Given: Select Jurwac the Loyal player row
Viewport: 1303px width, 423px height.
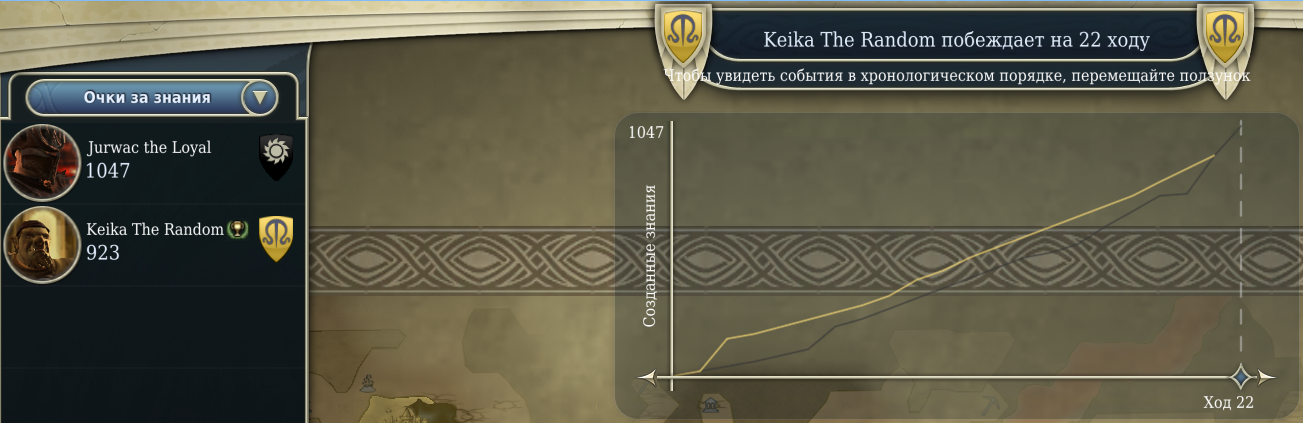Looking at the screenshot, I should tap(150, 160).
